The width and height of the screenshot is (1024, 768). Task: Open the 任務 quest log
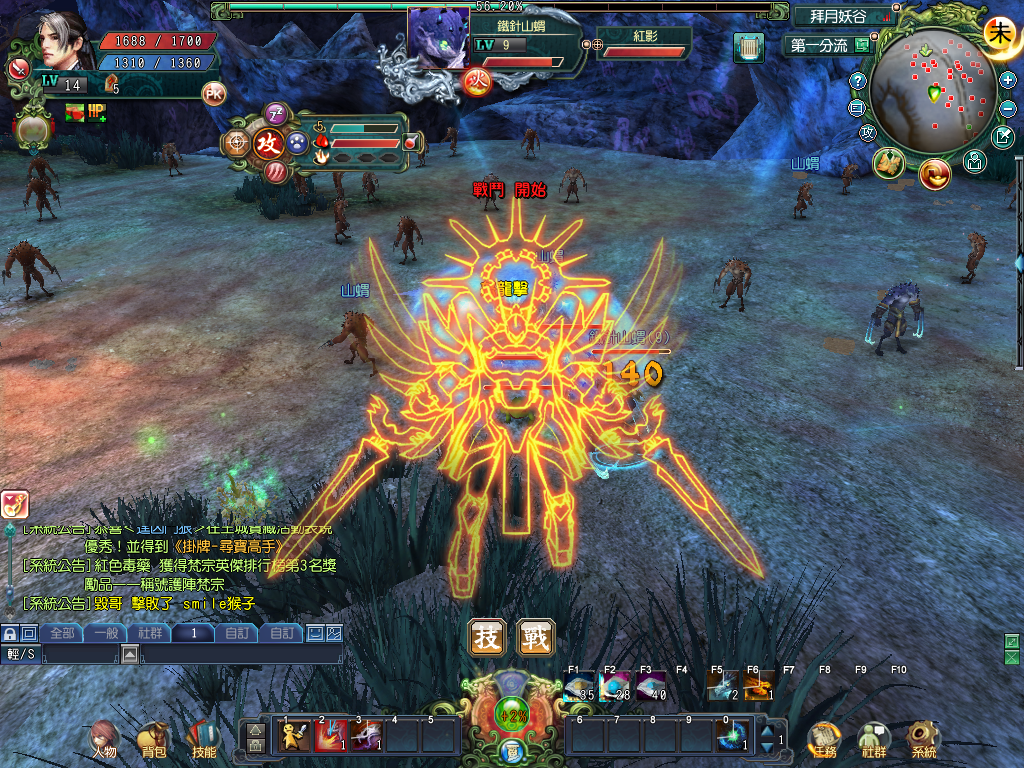pyautogui.click(x=824, y=740)
